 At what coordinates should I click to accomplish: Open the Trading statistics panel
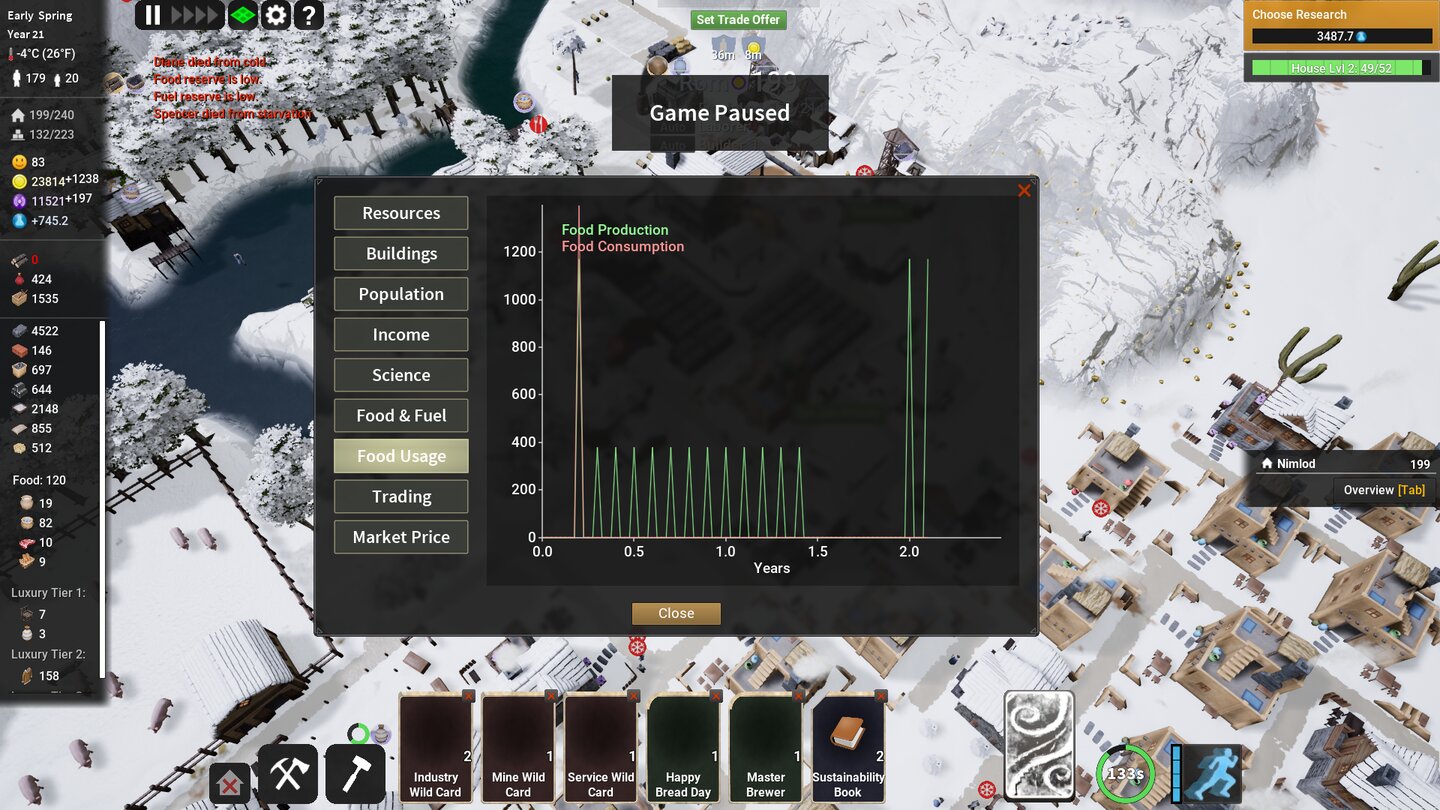coord(400,496)
